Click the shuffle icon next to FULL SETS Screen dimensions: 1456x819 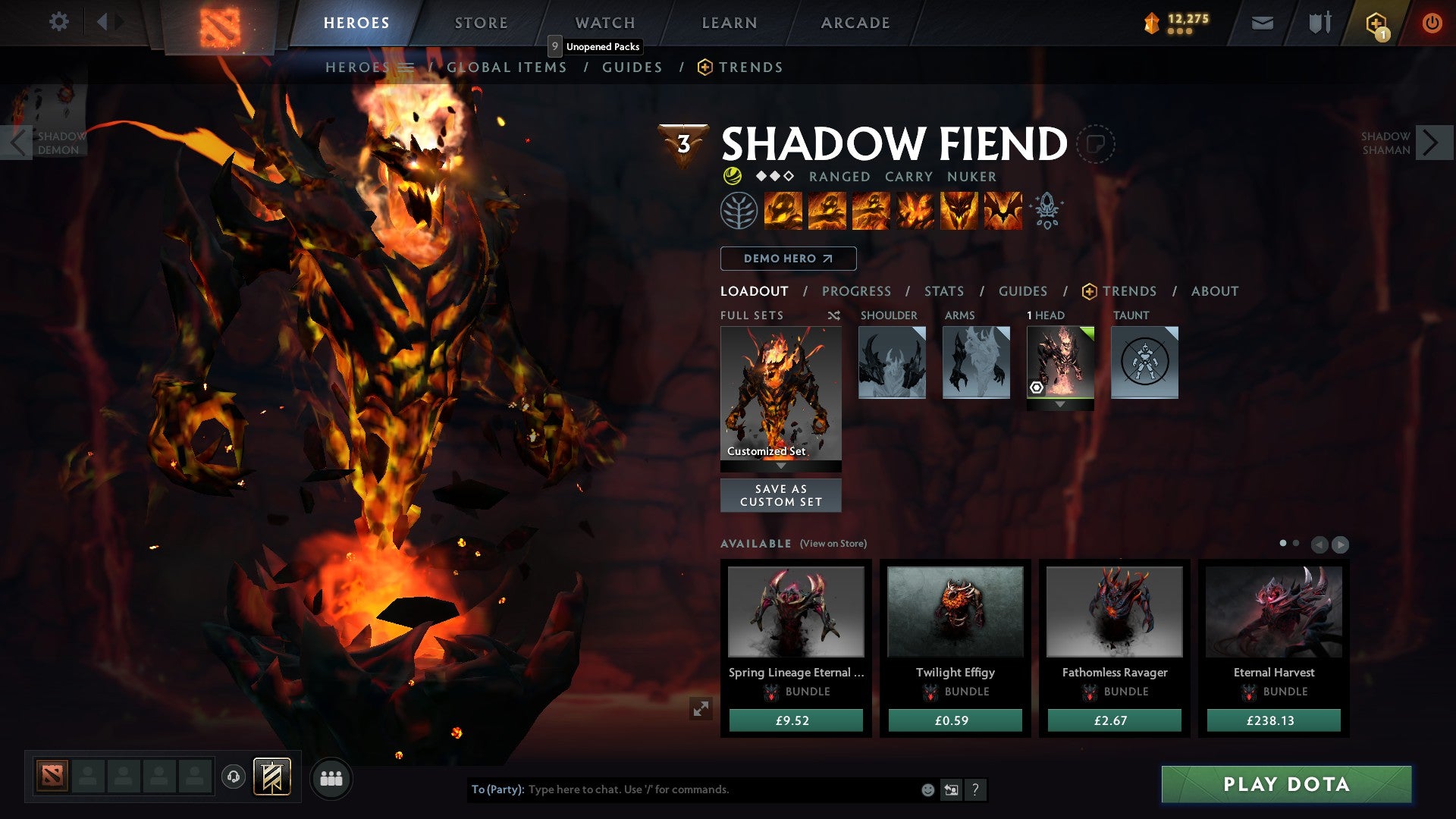coord(834,315)
